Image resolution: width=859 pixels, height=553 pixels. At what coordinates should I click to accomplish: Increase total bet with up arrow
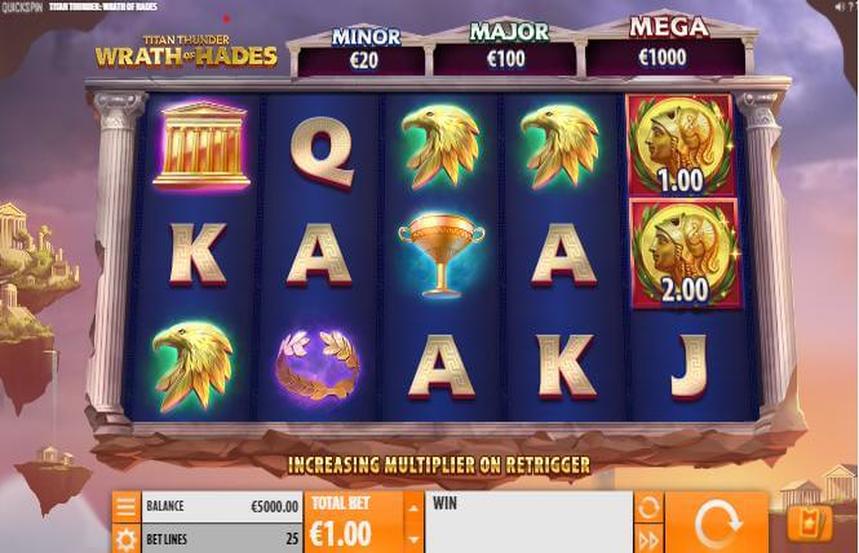tap(414, 508)
